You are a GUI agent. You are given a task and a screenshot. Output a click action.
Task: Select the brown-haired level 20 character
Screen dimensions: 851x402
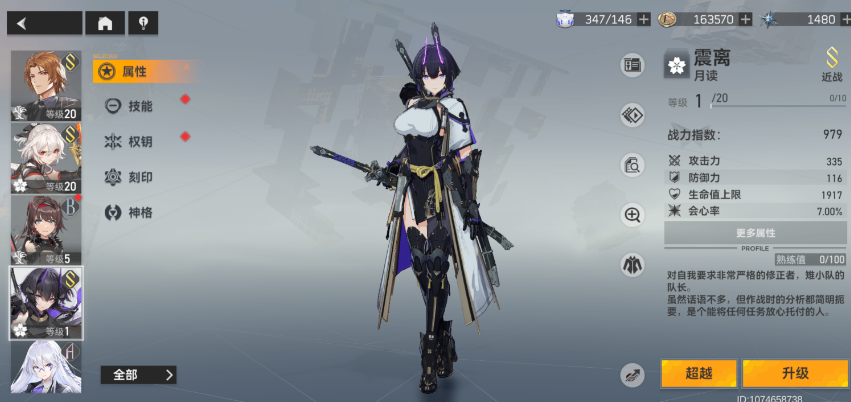pos(46,85)
